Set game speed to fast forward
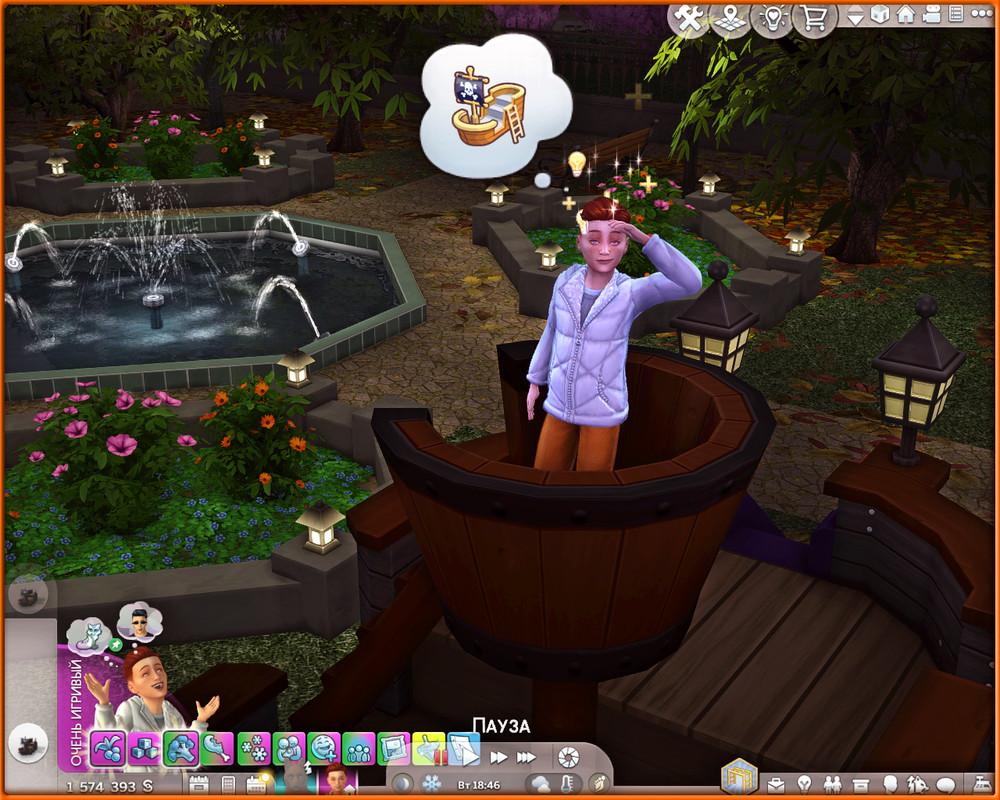 (x=497, y=757)
